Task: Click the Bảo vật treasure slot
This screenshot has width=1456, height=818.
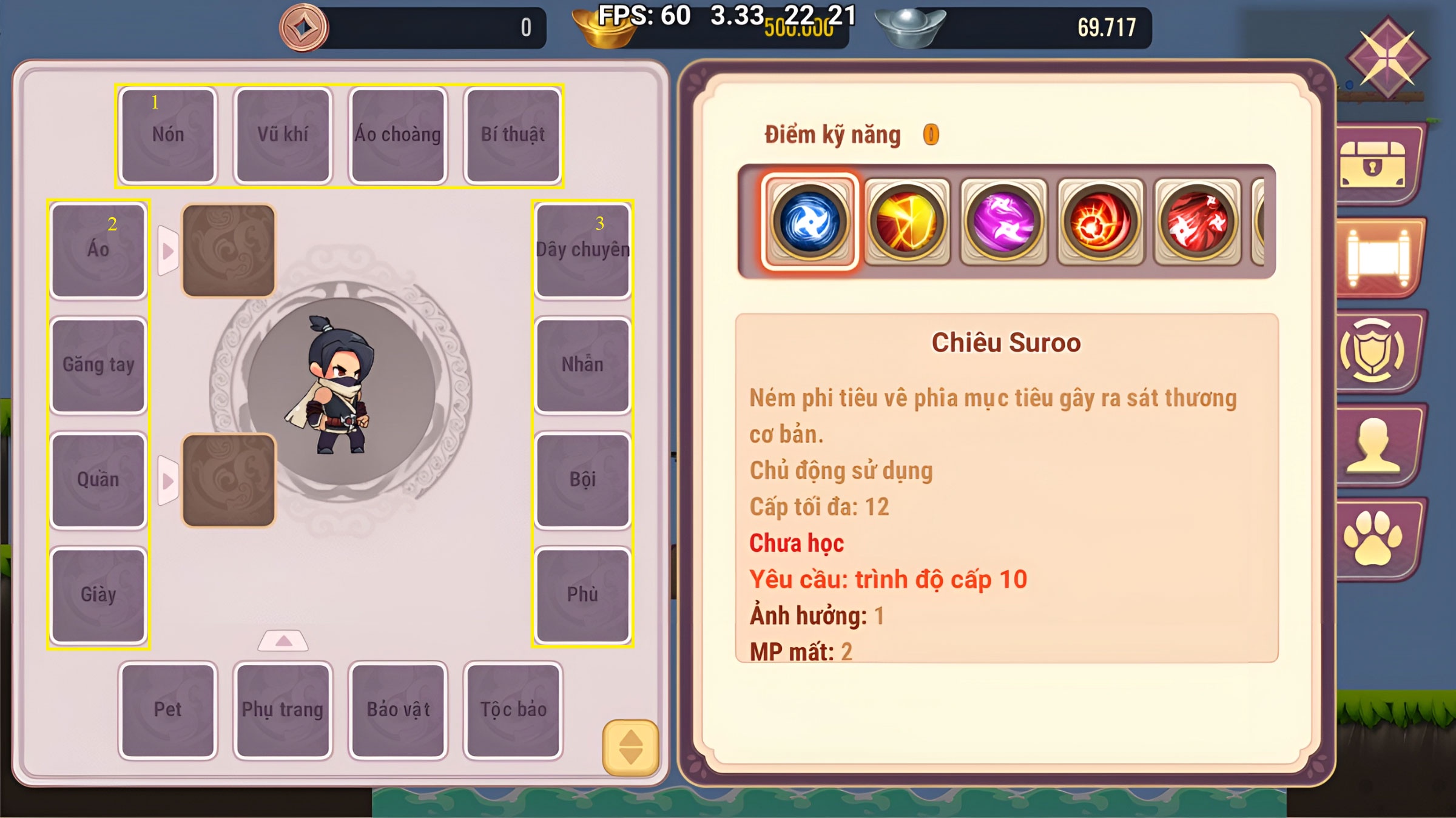Action: pyautogui.click(x=398, y=710)
